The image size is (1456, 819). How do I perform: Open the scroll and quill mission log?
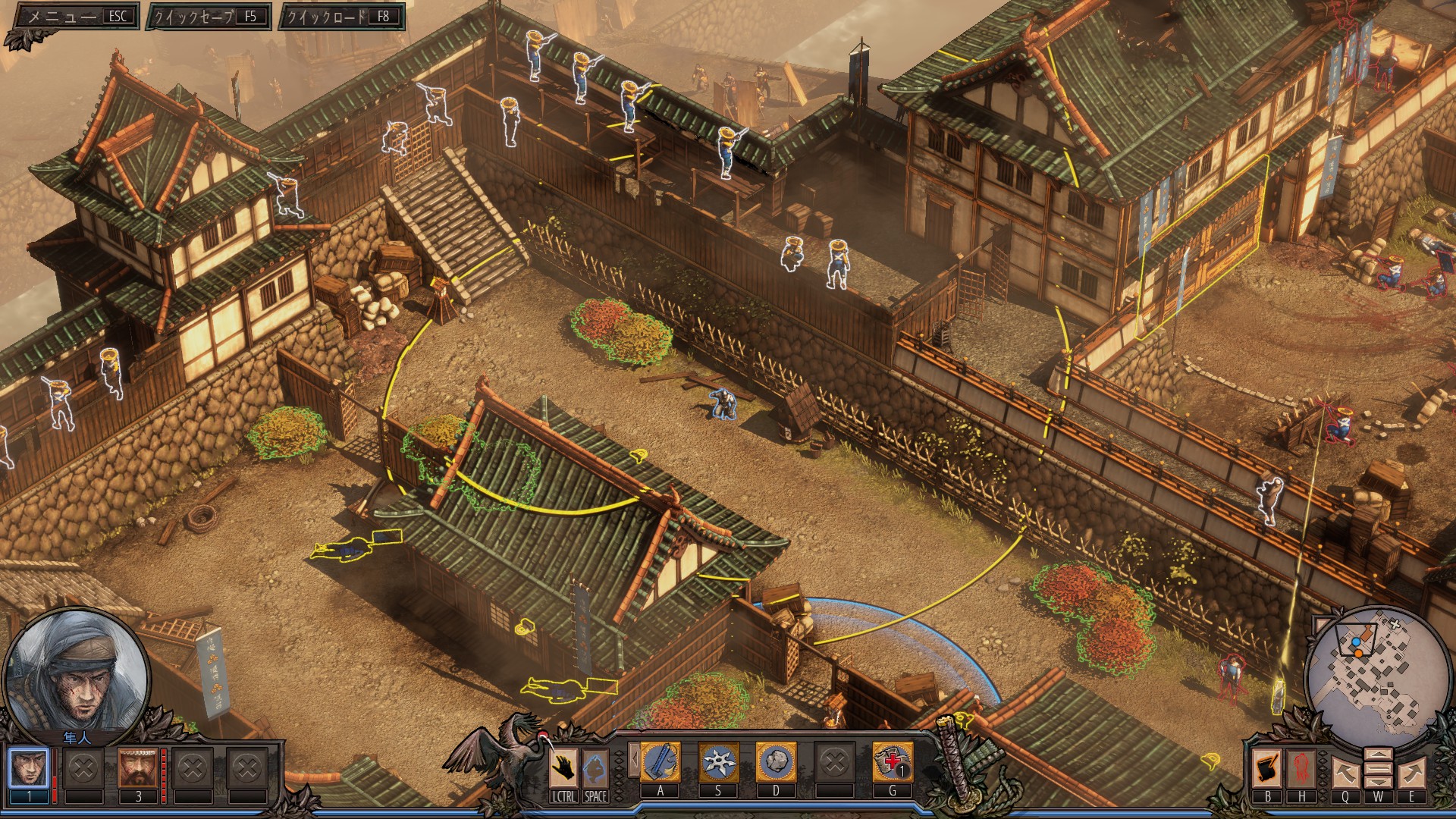[1267, 767]
